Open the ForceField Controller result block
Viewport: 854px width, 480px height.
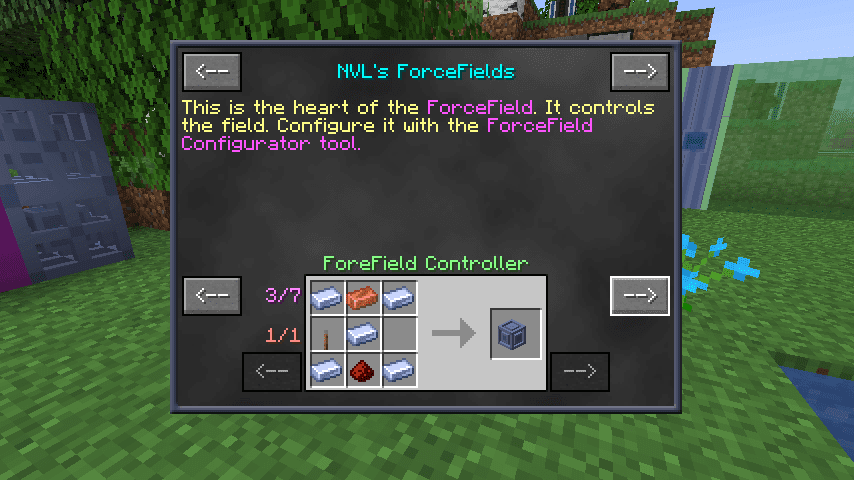click(x=516, y=334)
